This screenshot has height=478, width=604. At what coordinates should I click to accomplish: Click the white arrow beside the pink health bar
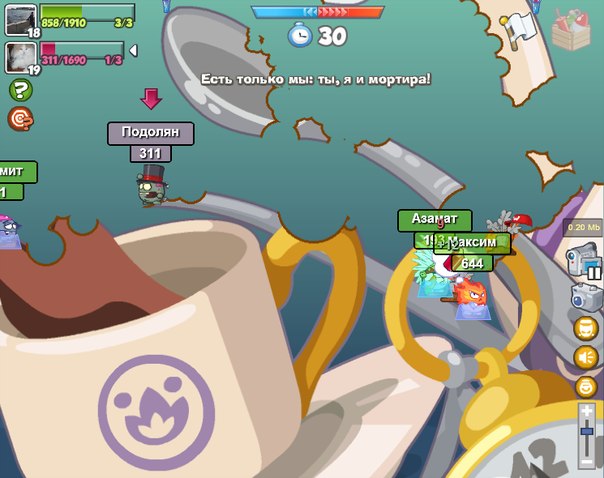134,50
